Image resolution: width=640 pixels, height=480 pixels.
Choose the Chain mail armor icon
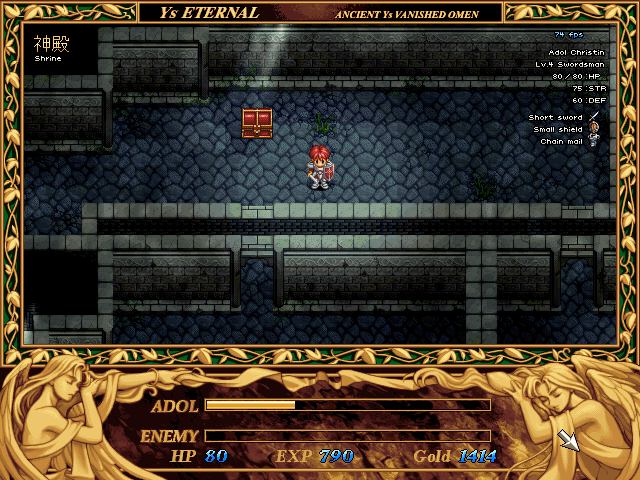(x=594, y=141)
